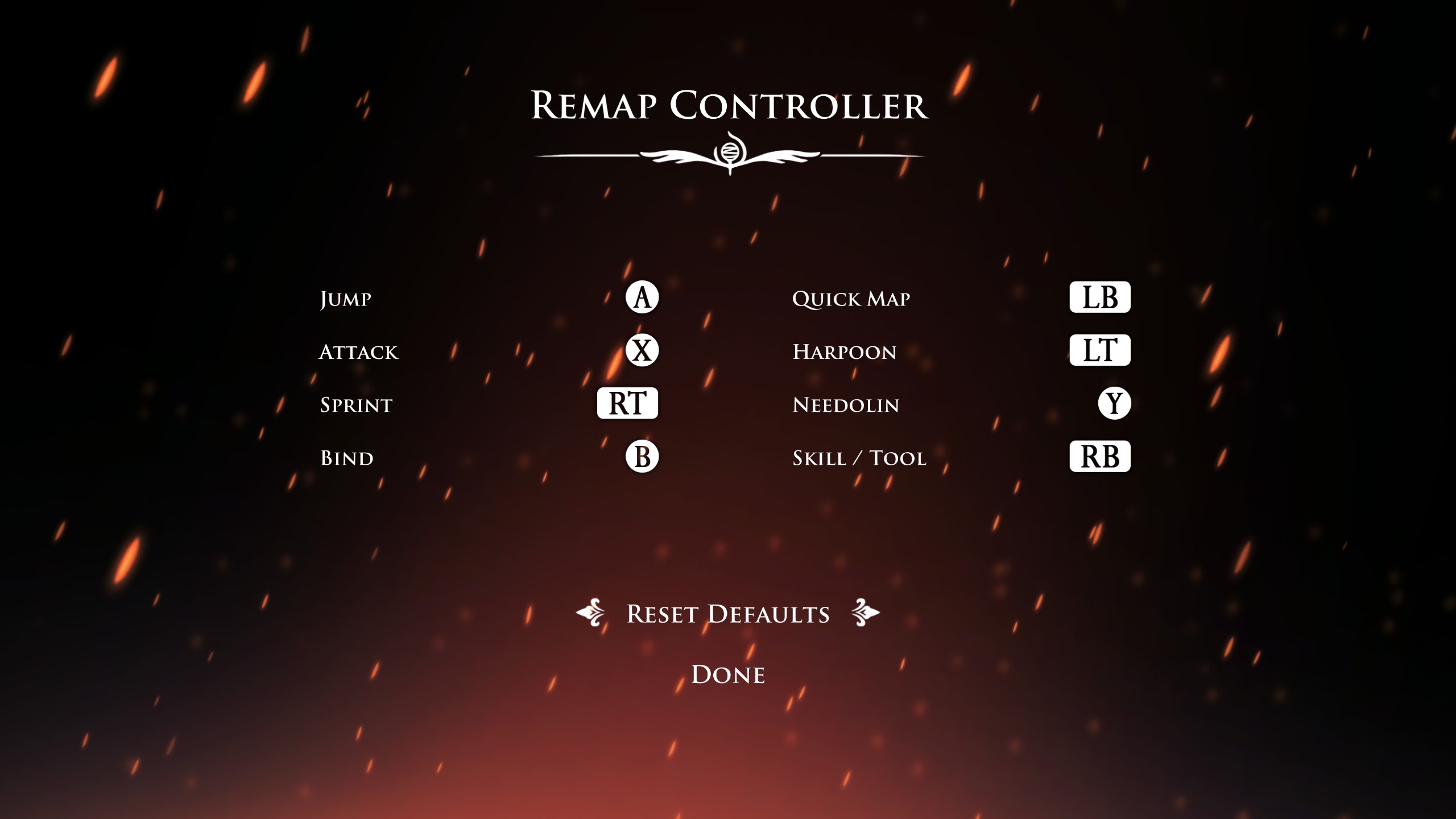Click the decorative Silksong emblem under the title
Viewport: 1456px width, 819px height.
[730, 152]
